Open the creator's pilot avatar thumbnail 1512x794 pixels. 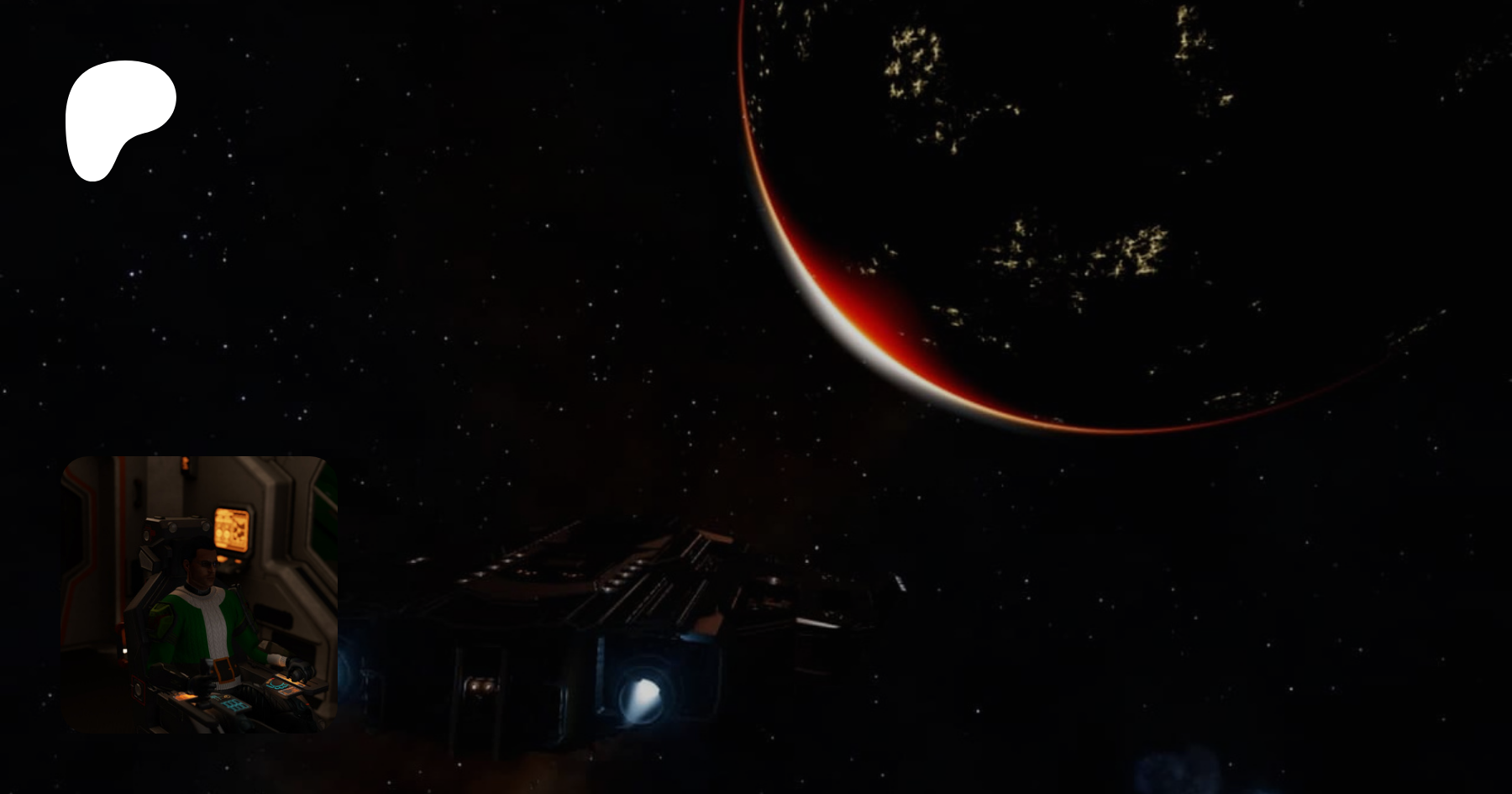199,594
